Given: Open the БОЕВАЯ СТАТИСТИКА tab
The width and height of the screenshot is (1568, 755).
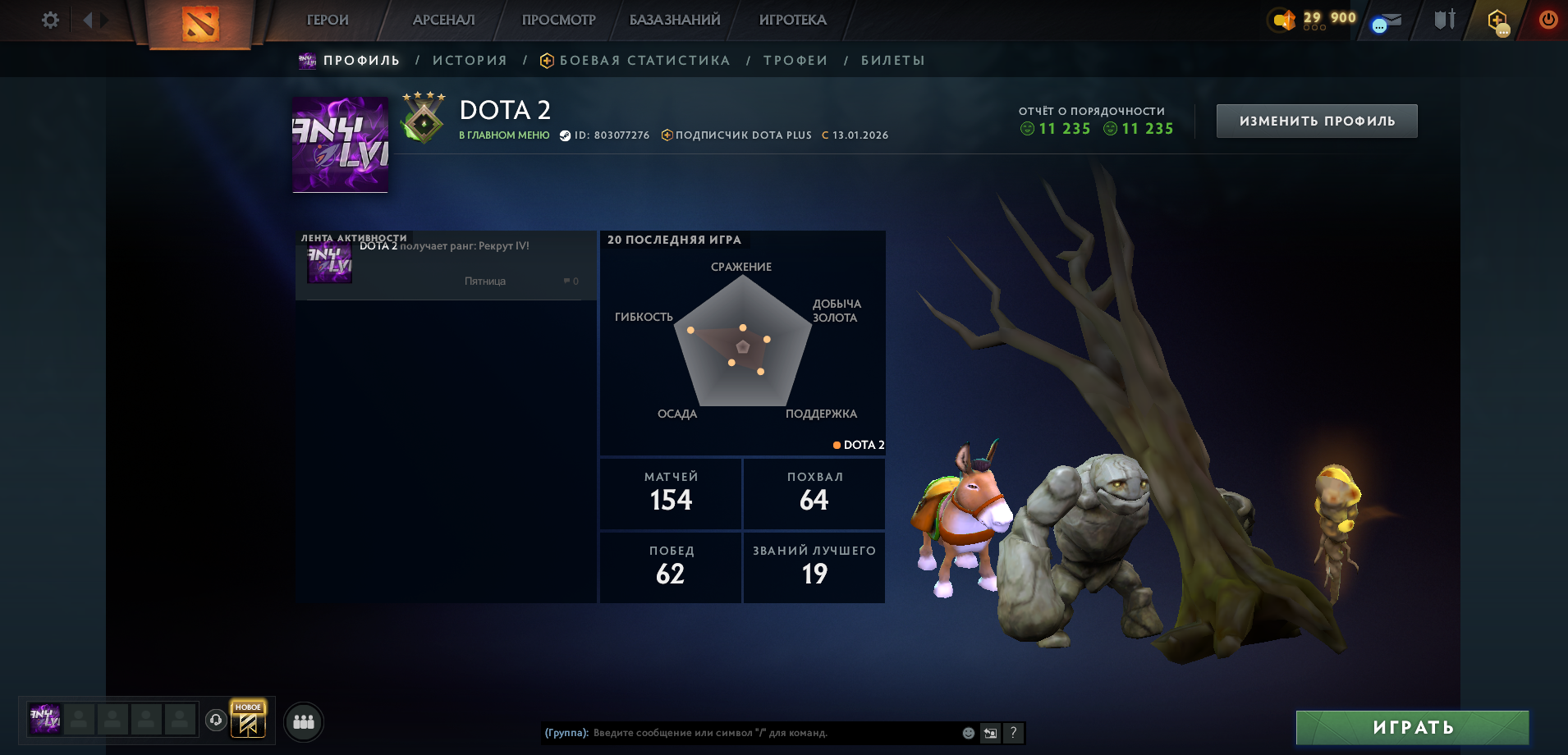Looking at the screenshot, I should (x=644, y=59).
